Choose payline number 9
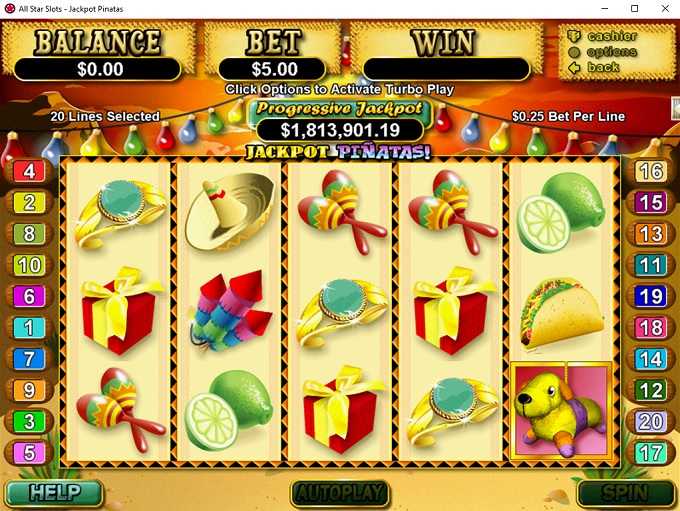Screen dimensions: 680x511 (x=29, y=390)
